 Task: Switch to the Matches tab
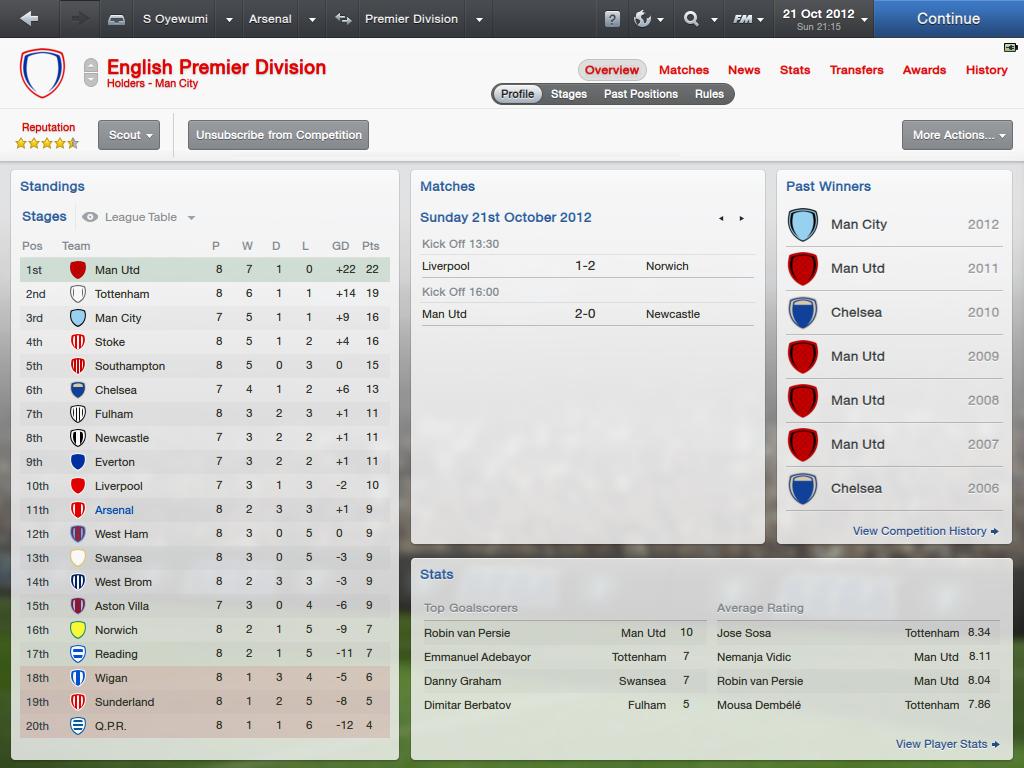click(684, 70)
